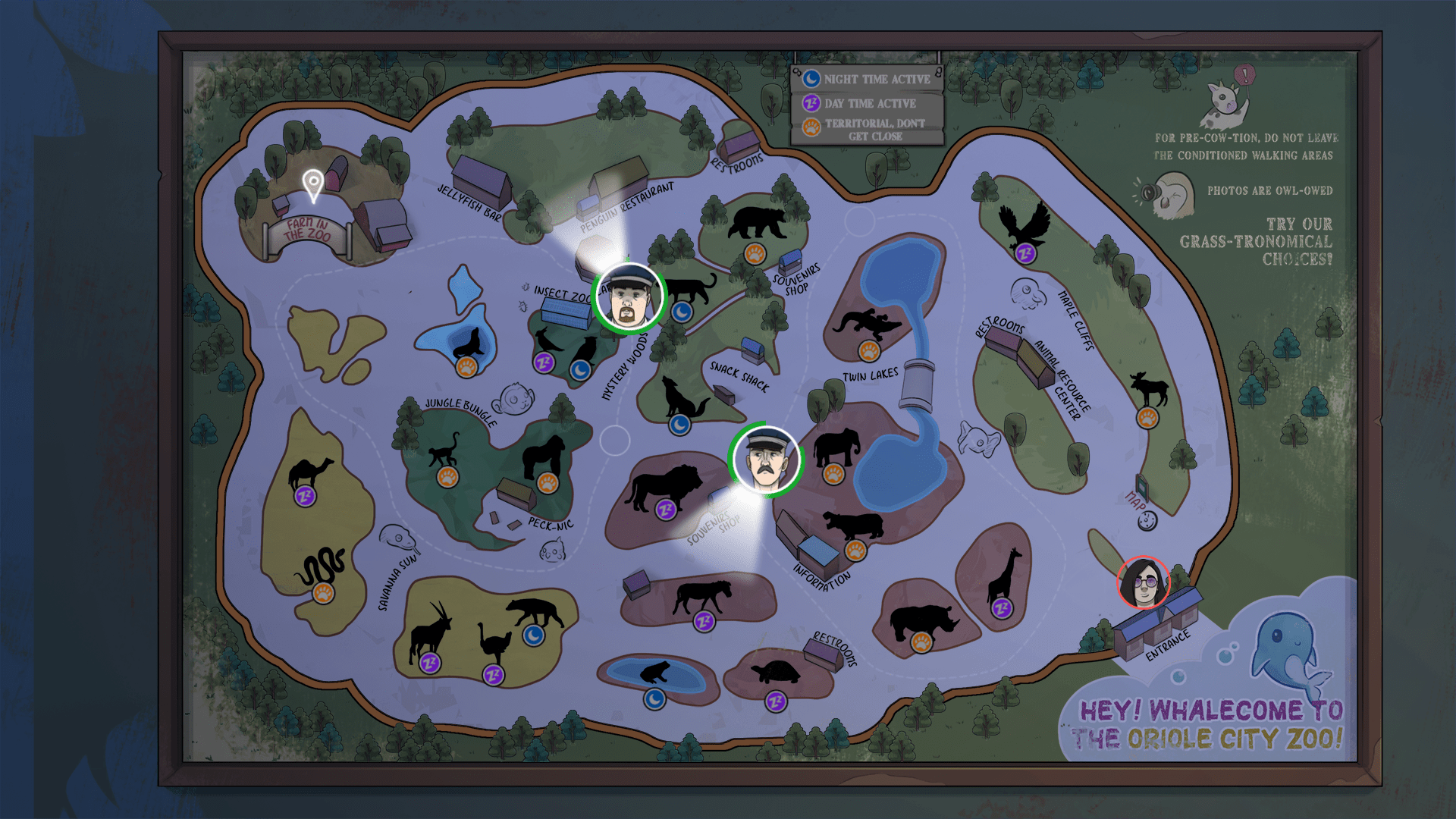
Task: Select the Night Time Active legend entry
Action: (x=868, y=79)
